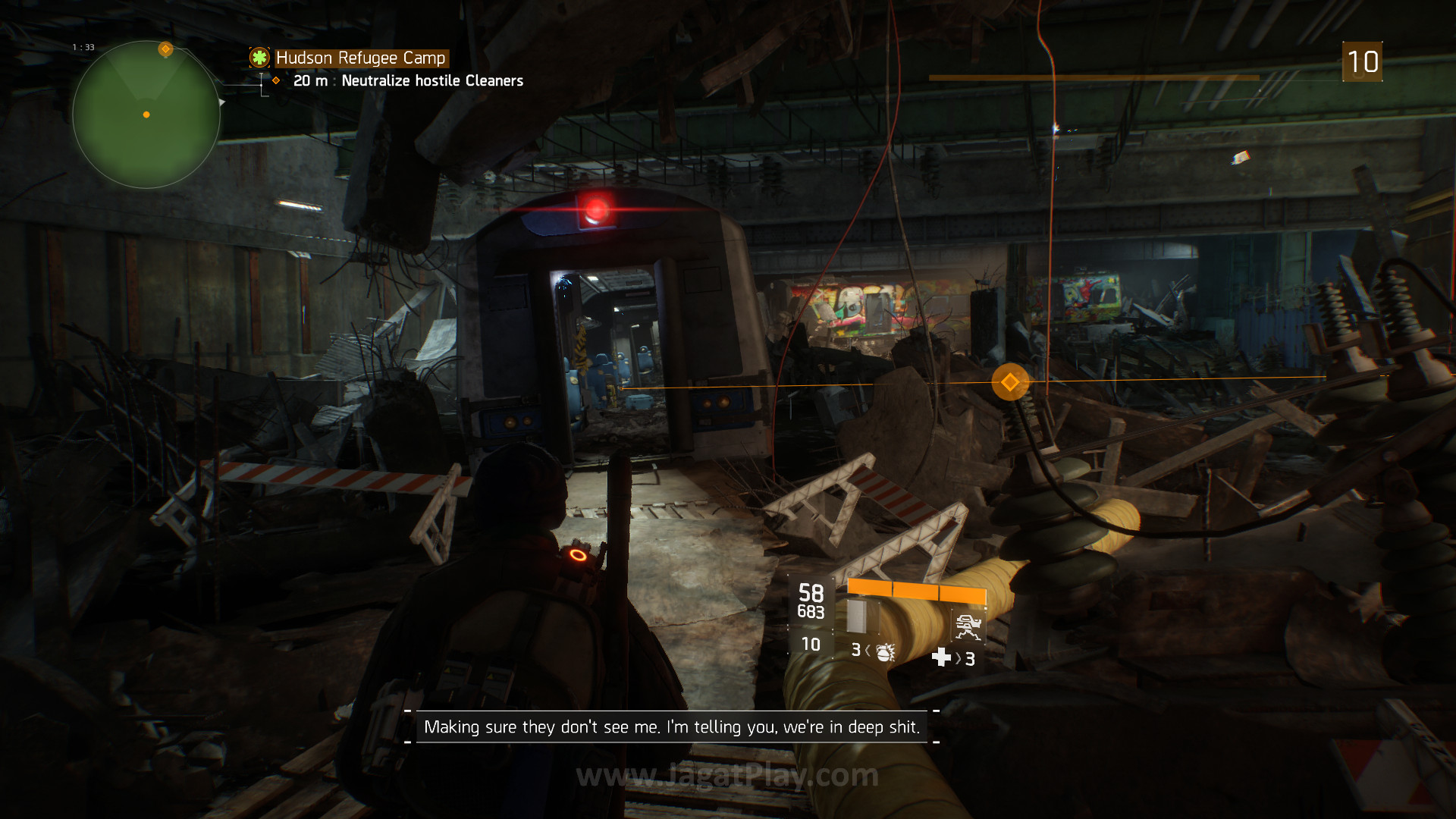Click the level 10 badge
The width and height of the screenshot is (1456, 819).
1362,62
